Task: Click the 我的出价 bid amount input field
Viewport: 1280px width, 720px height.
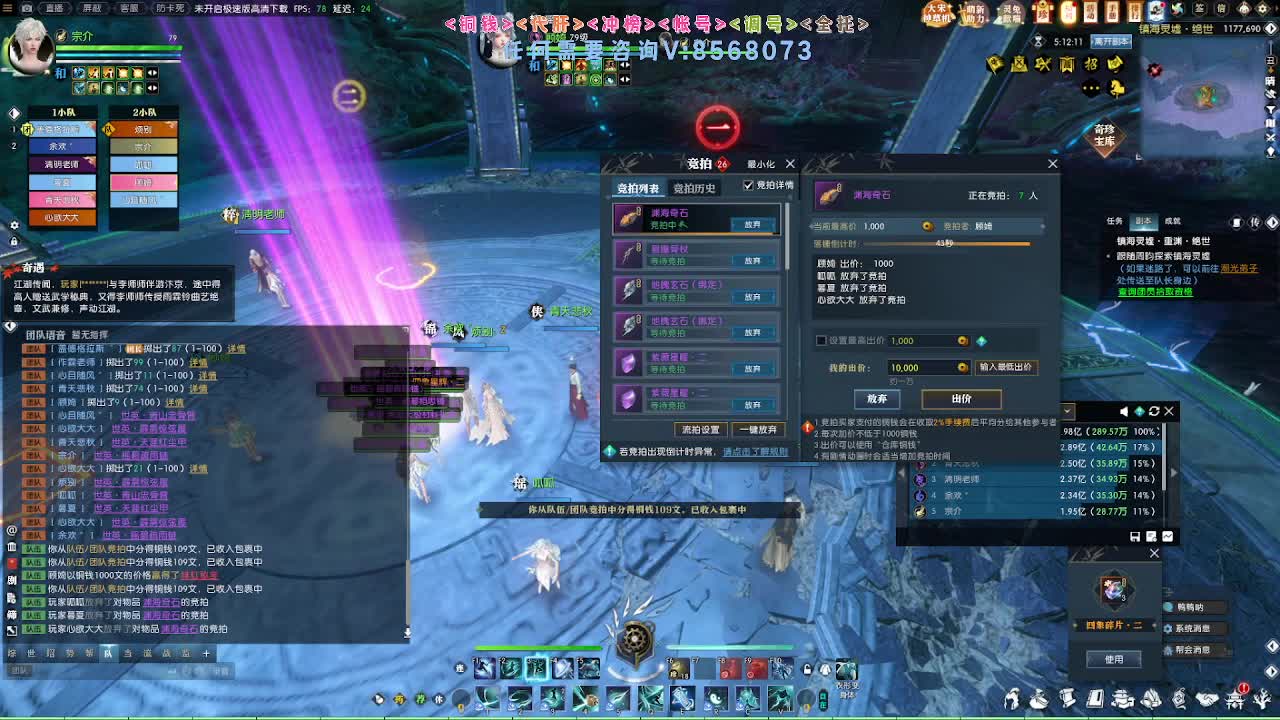Action: (x=926, y=367)
